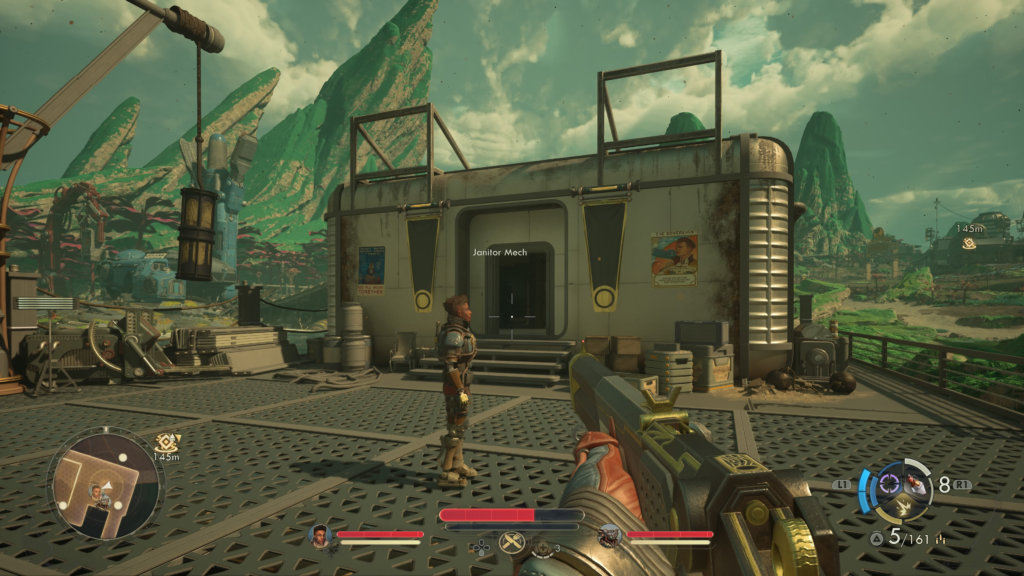The height and width of the screenshot is (576, 1024).
Task: Select the quest marker beside the minimap
Action: [166, 441]
